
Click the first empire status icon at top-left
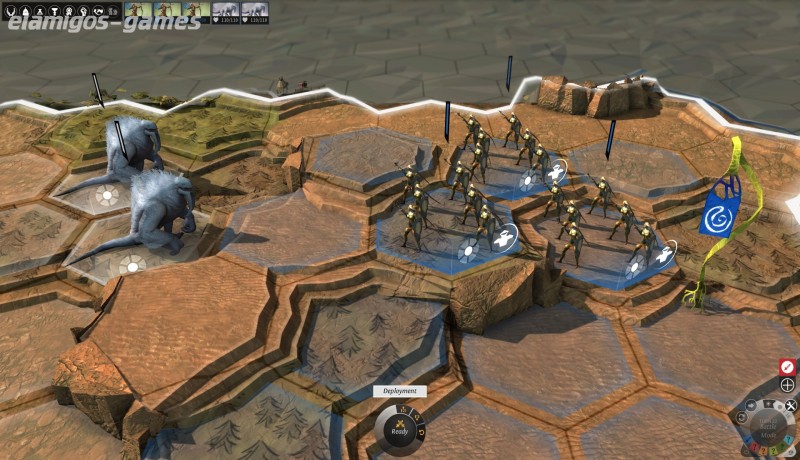pos(12,9)
